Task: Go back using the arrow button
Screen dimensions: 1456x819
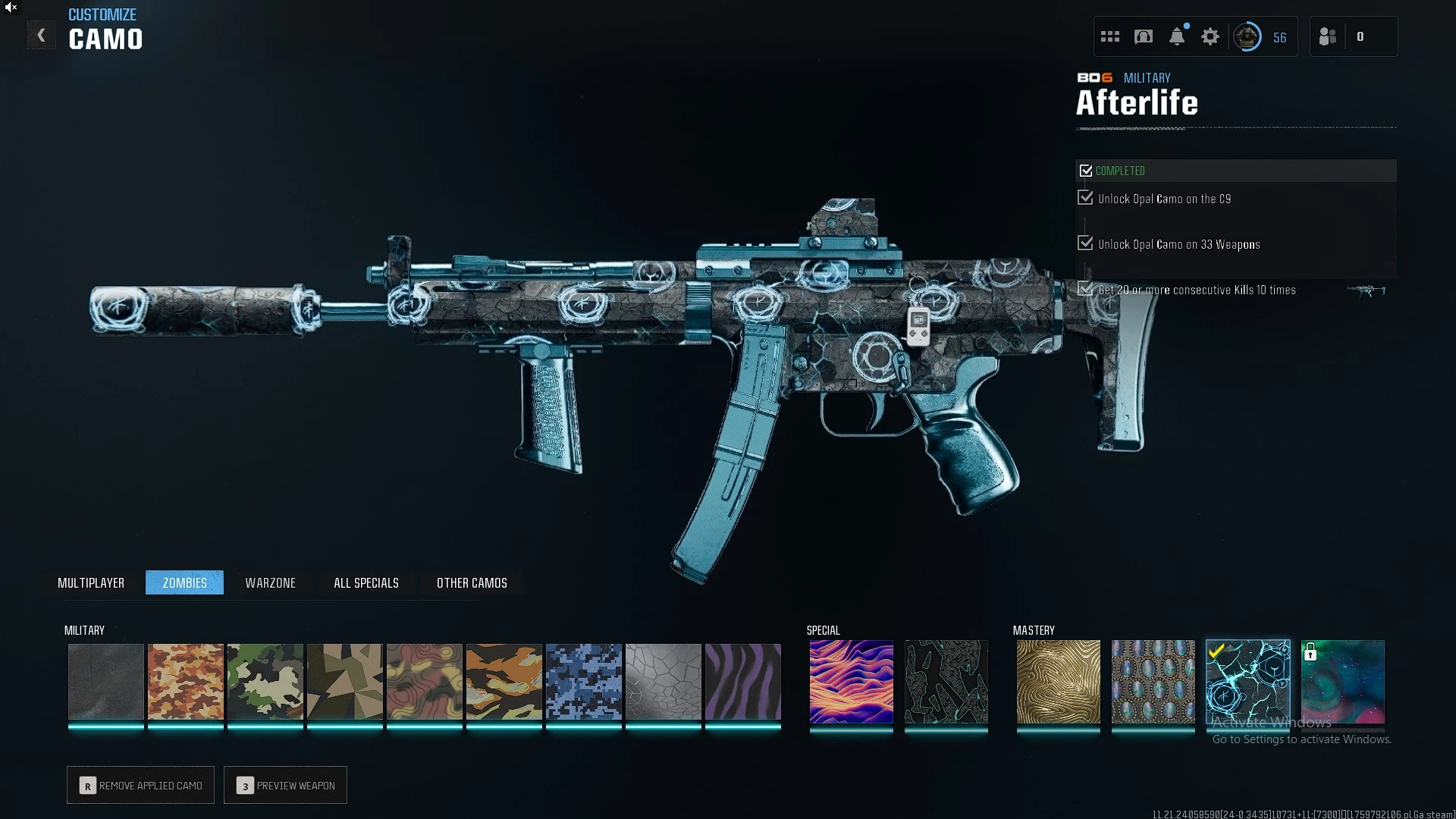Action: pos(42,36)
